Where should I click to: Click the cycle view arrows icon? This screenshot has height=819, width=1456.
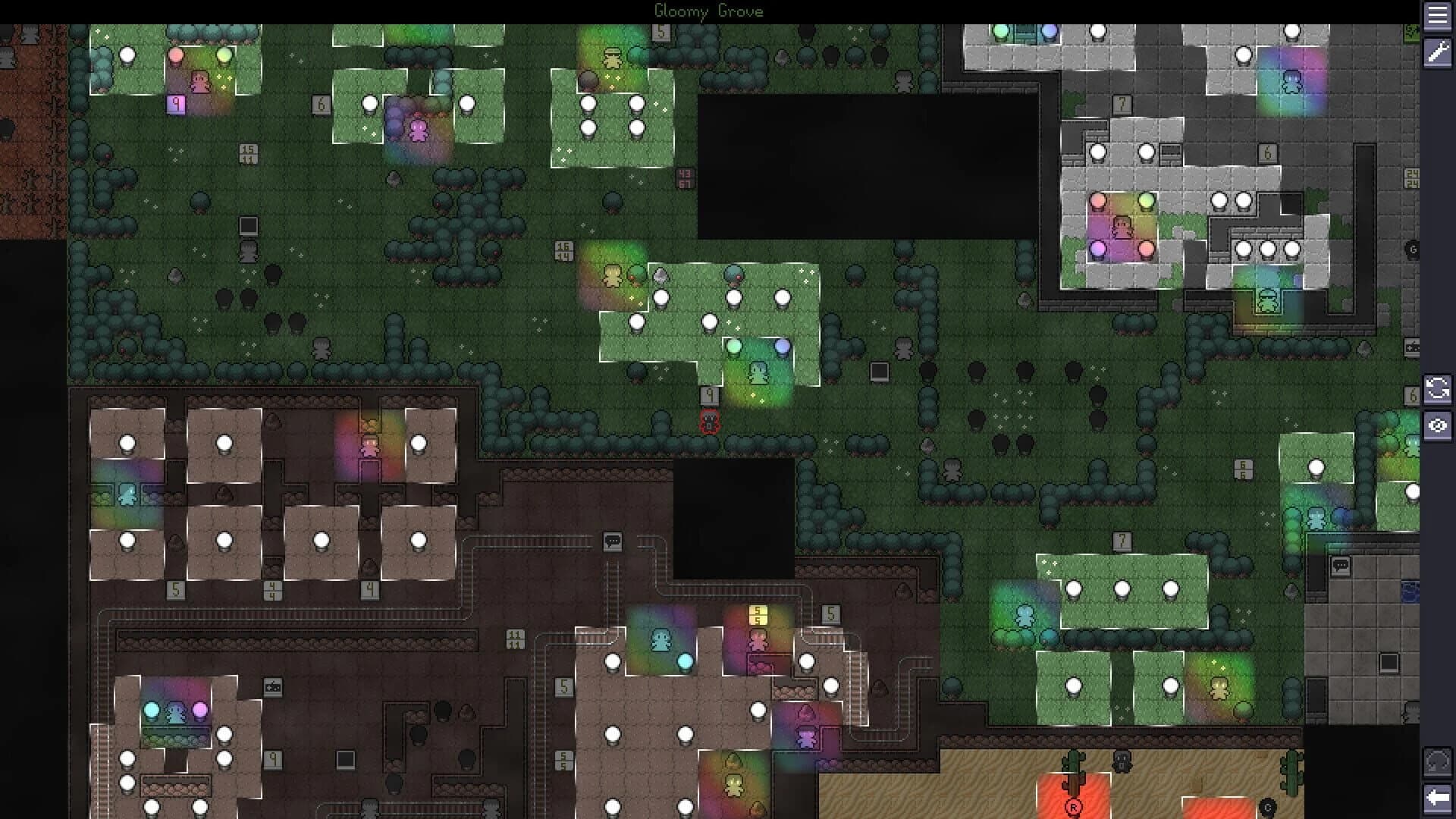(x=1439, y=389)
